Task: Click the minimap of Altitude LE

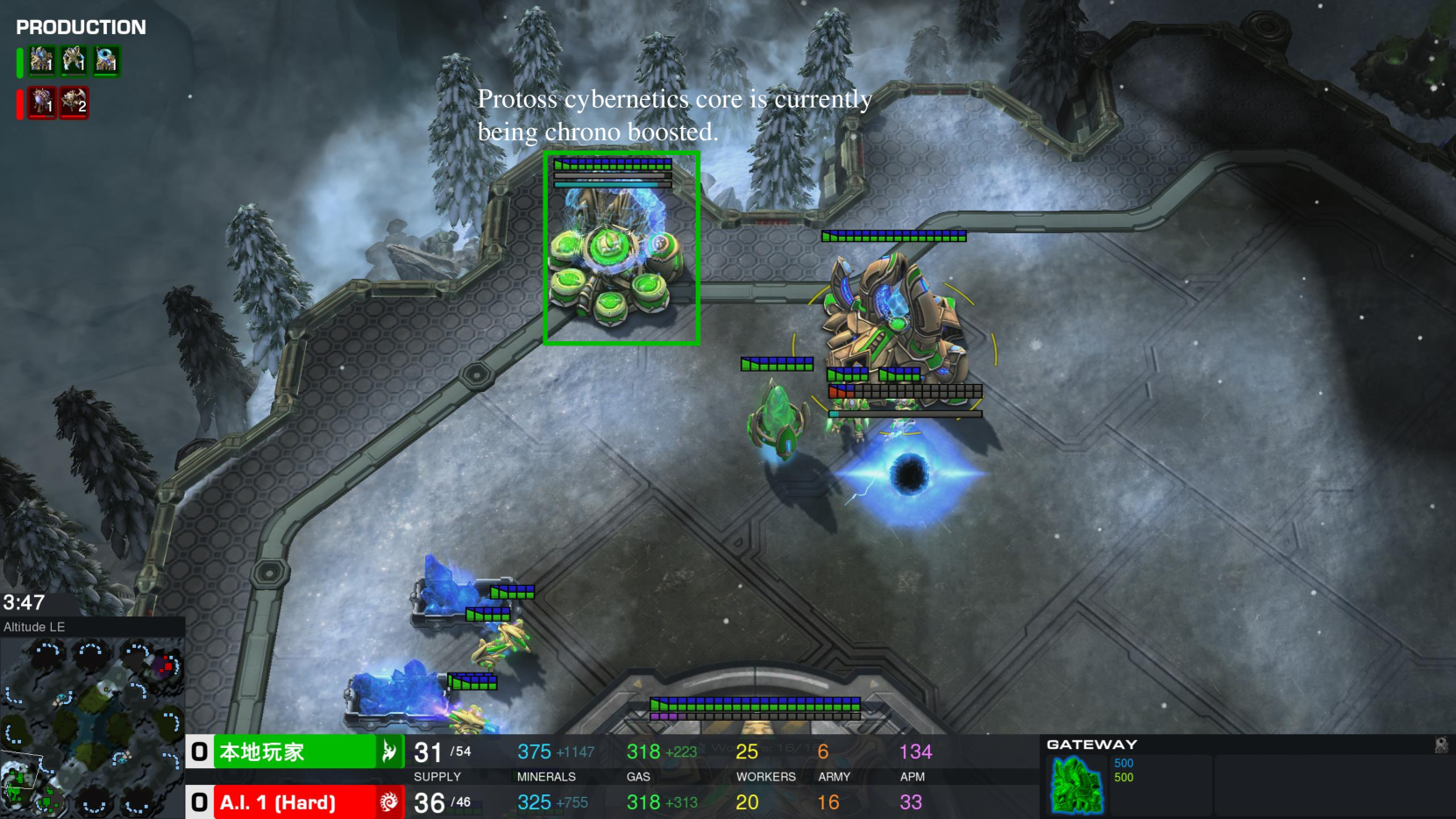Action: [x=92, y=726]
